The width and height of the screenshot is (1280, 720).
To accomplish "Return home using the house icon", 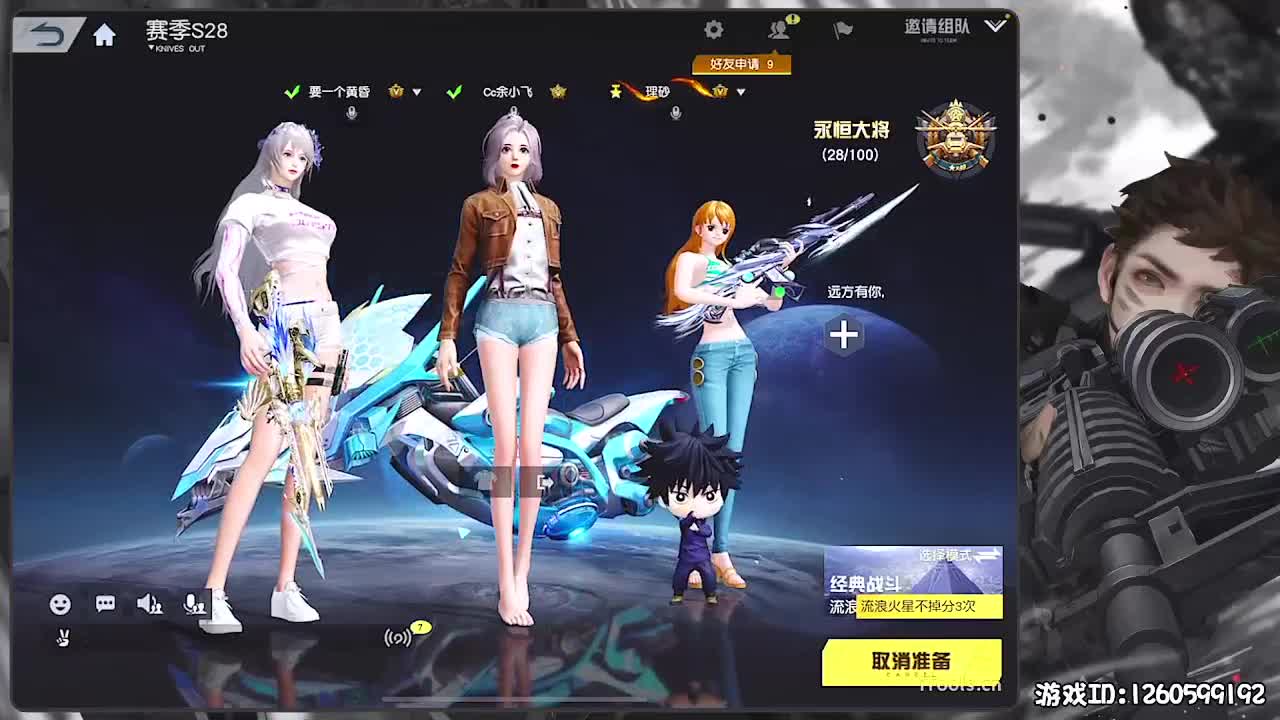I will (x=104, y=31).
